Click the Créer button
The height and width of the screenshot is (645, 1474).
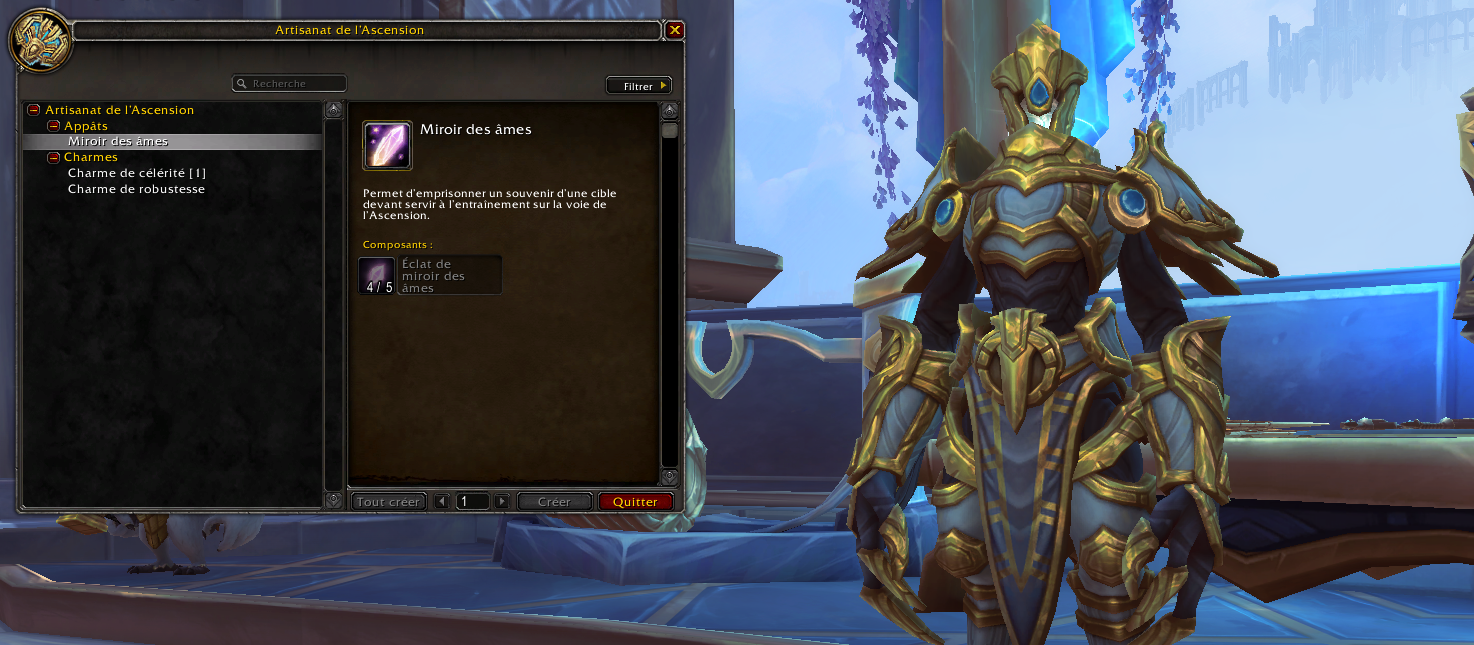tap(554, 502)
